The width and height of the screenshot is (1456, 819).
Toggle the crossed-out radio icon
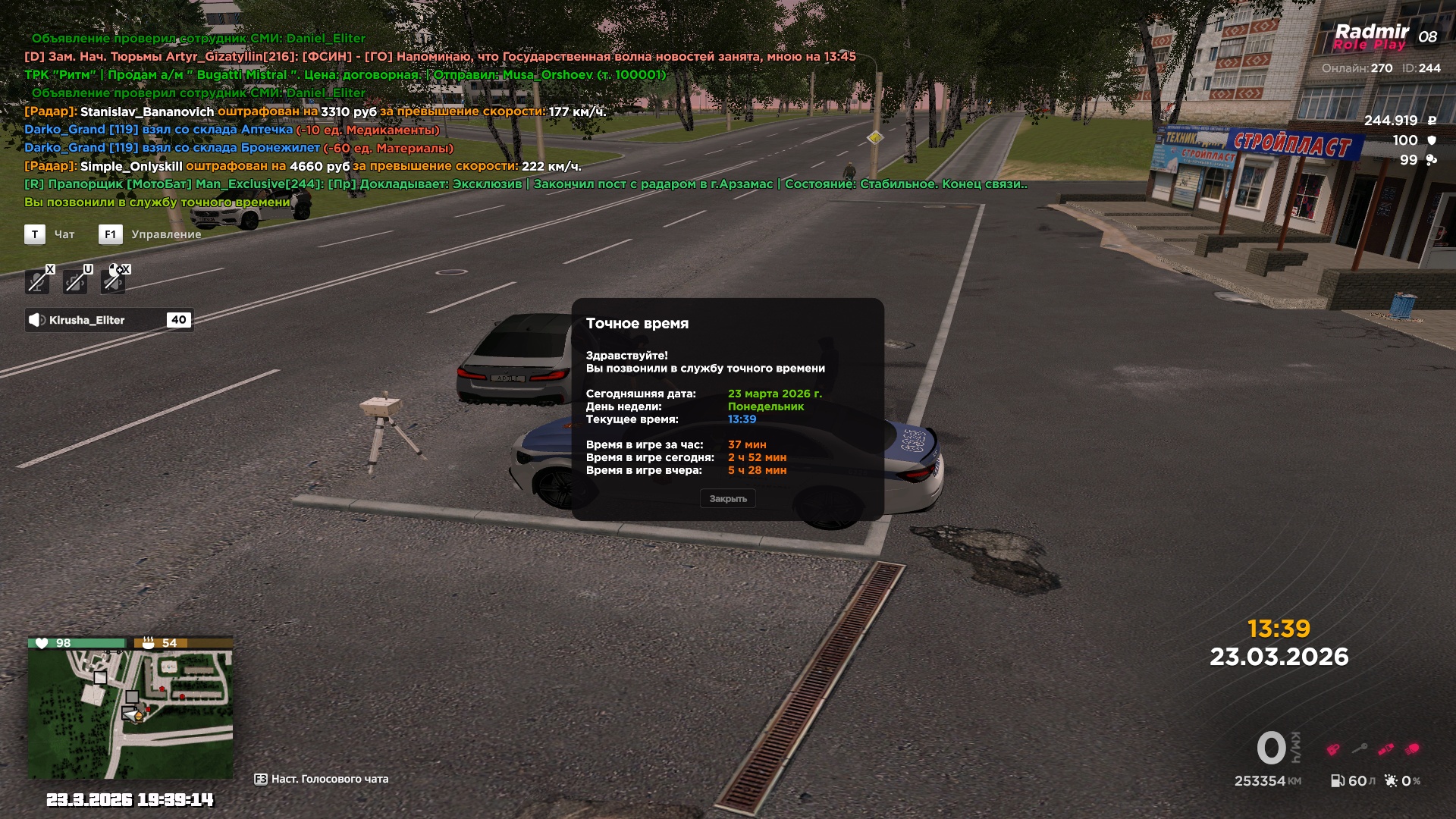click(75, 281)
